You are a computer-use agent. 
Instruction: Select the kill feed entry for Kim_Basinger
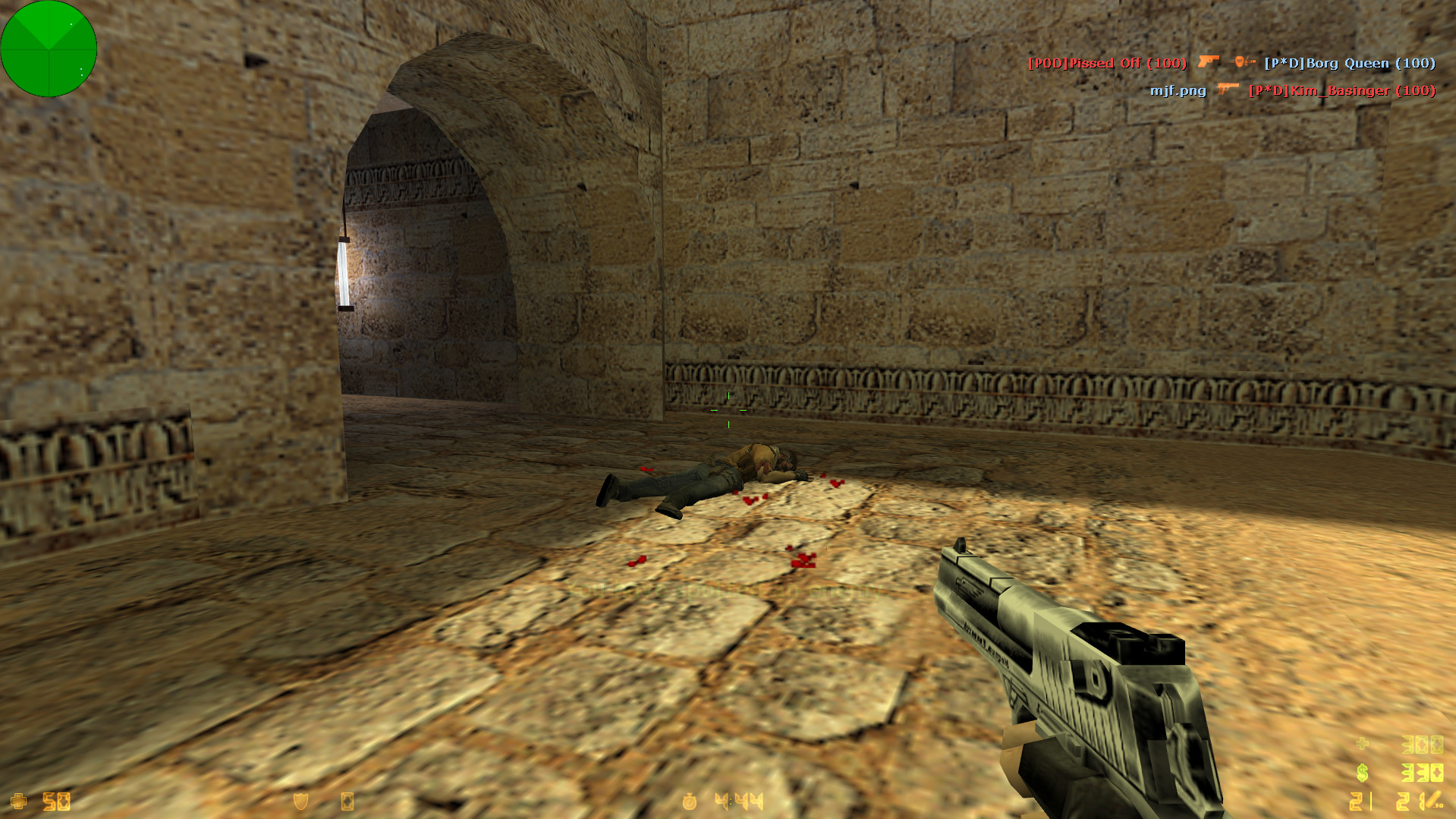pyautogui.click(x=1341, y=90)
